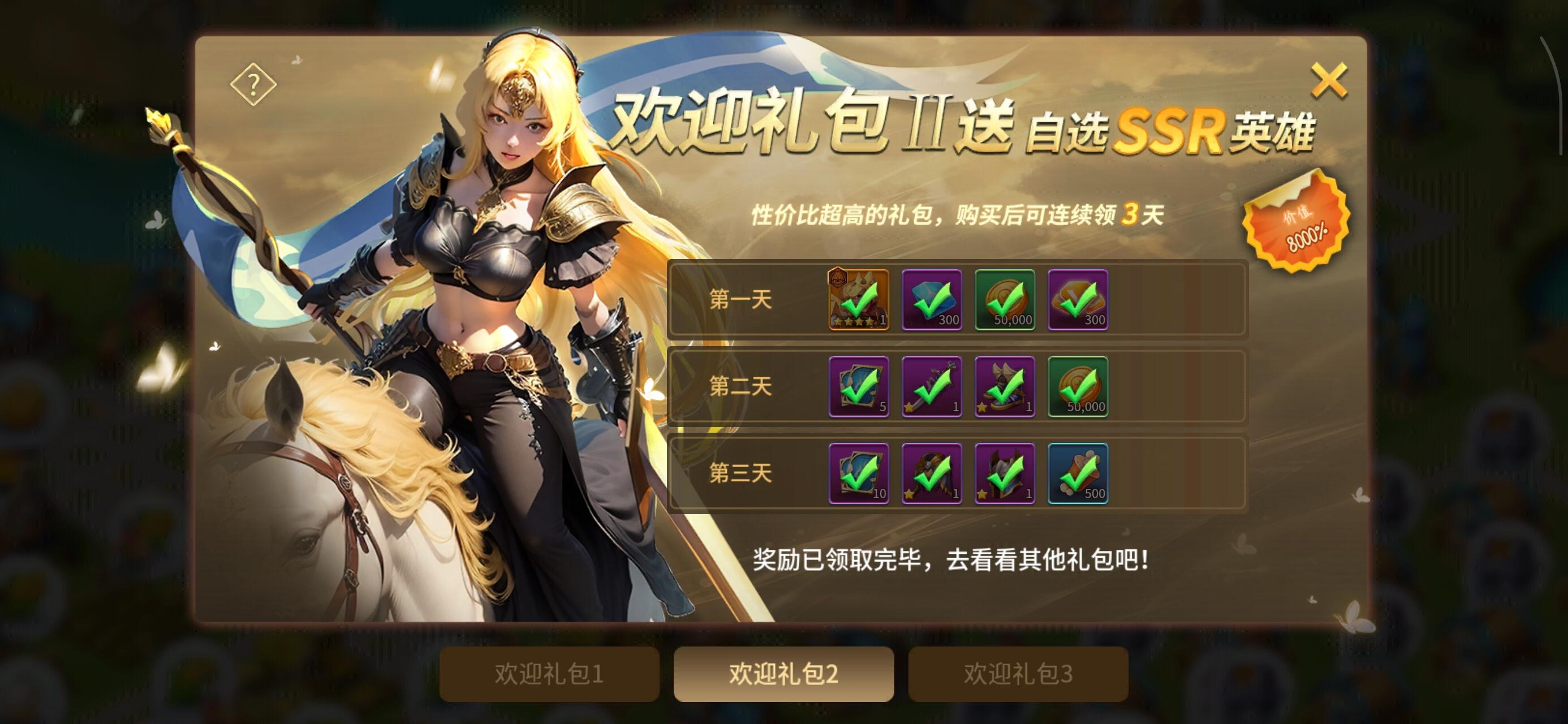Image resolution: width=1568 pixels, height=724 pixels.
Task: Click the x5 card stack icon in Day 2
Action: pos(858,390)
